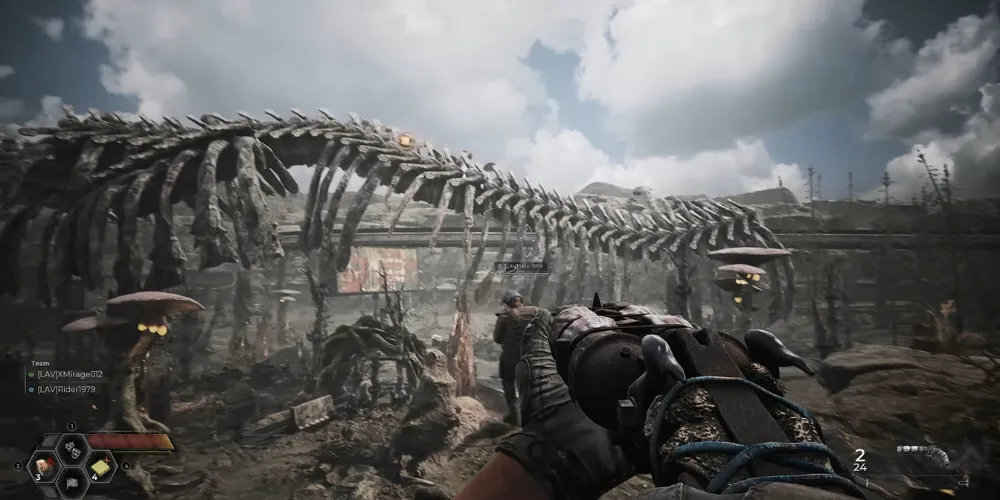Select the bandage item slot
This screenshot has height=500, width=1000.
[45, 466]
